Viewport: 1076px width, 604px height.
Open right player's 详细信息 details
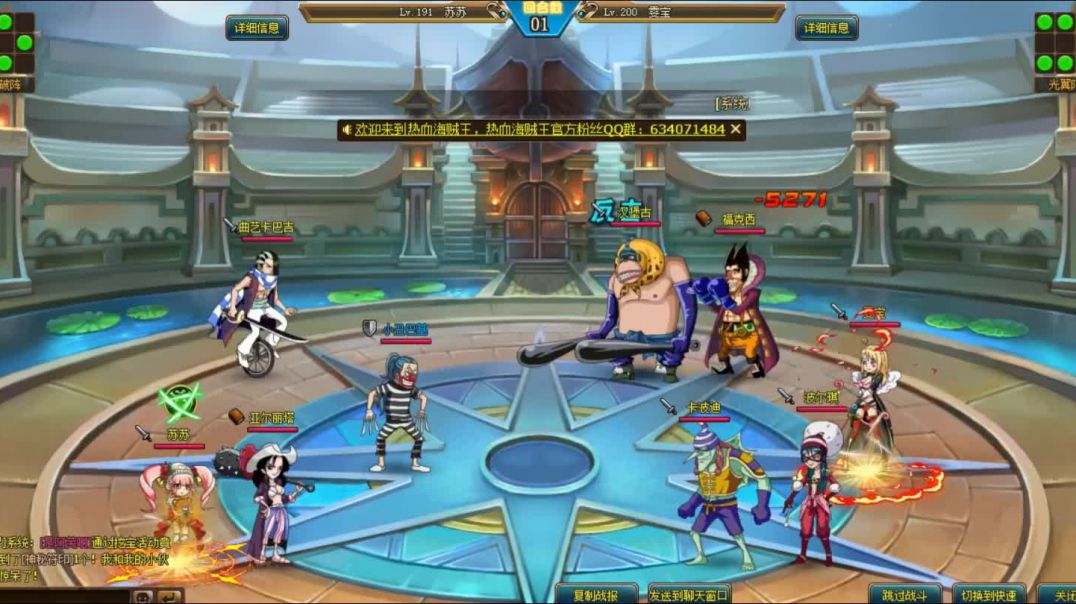(x=826, y=28)
